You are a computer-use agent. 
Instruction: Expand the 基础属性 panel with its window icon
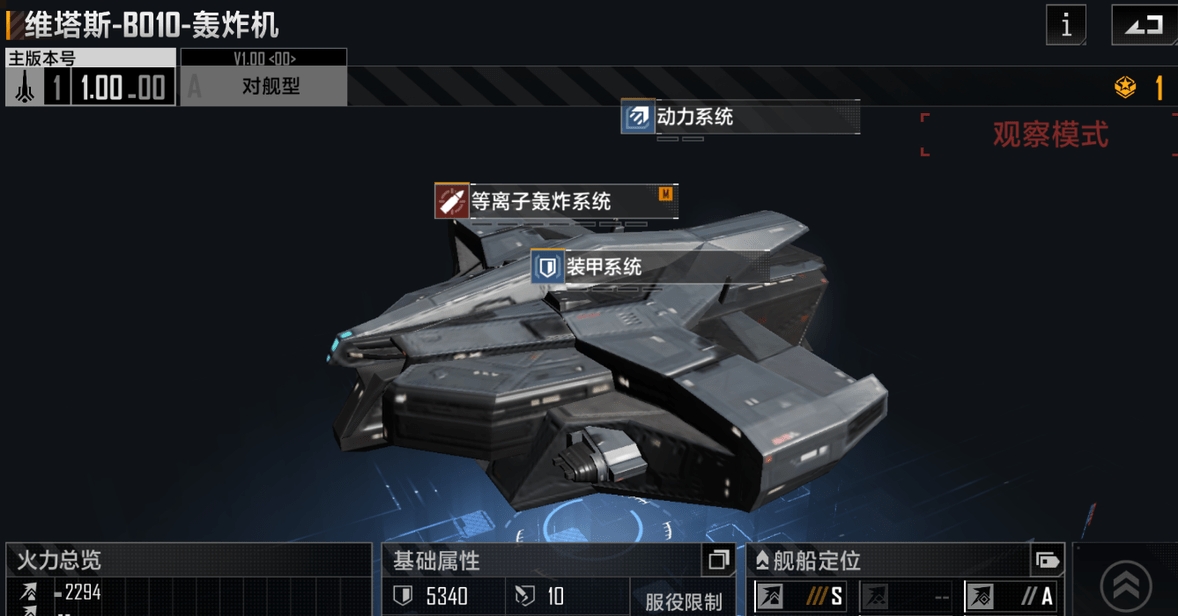717,561
